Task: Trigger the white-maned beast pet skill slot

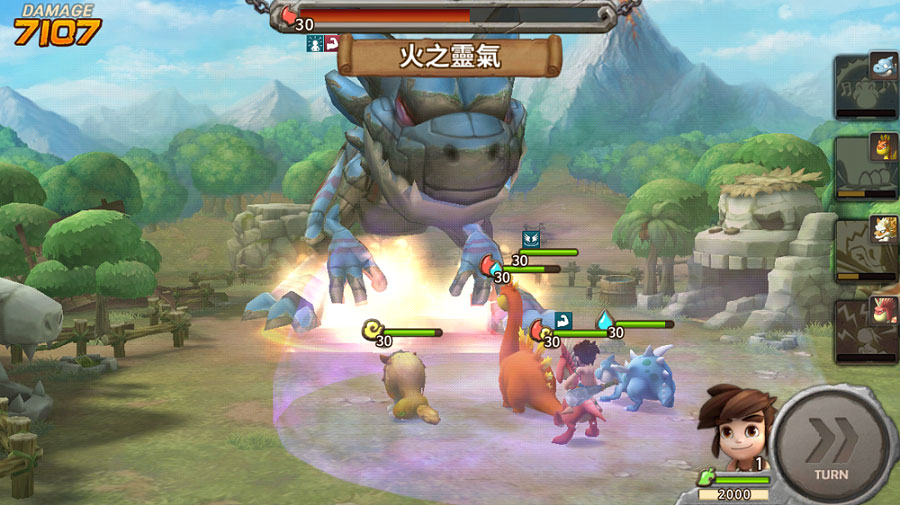Action: coord(864,248)
